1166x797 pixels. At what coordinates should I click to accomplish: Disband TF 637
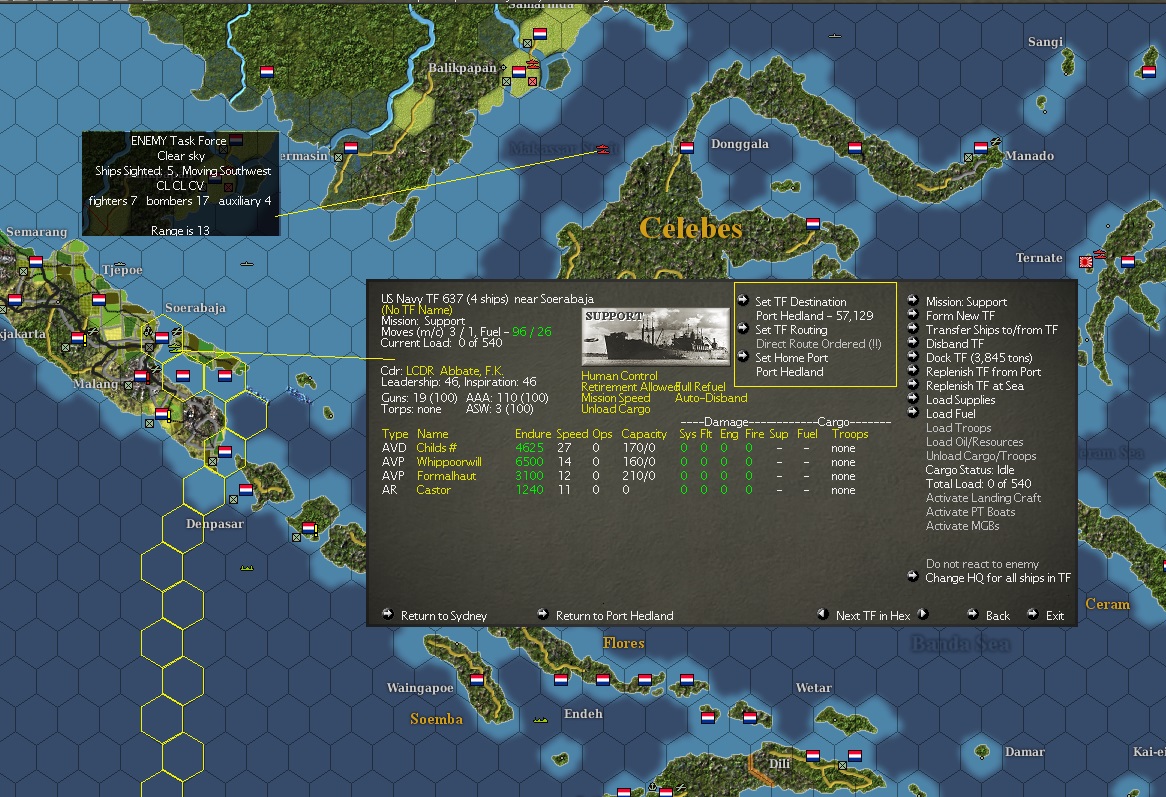click(954, 344)
